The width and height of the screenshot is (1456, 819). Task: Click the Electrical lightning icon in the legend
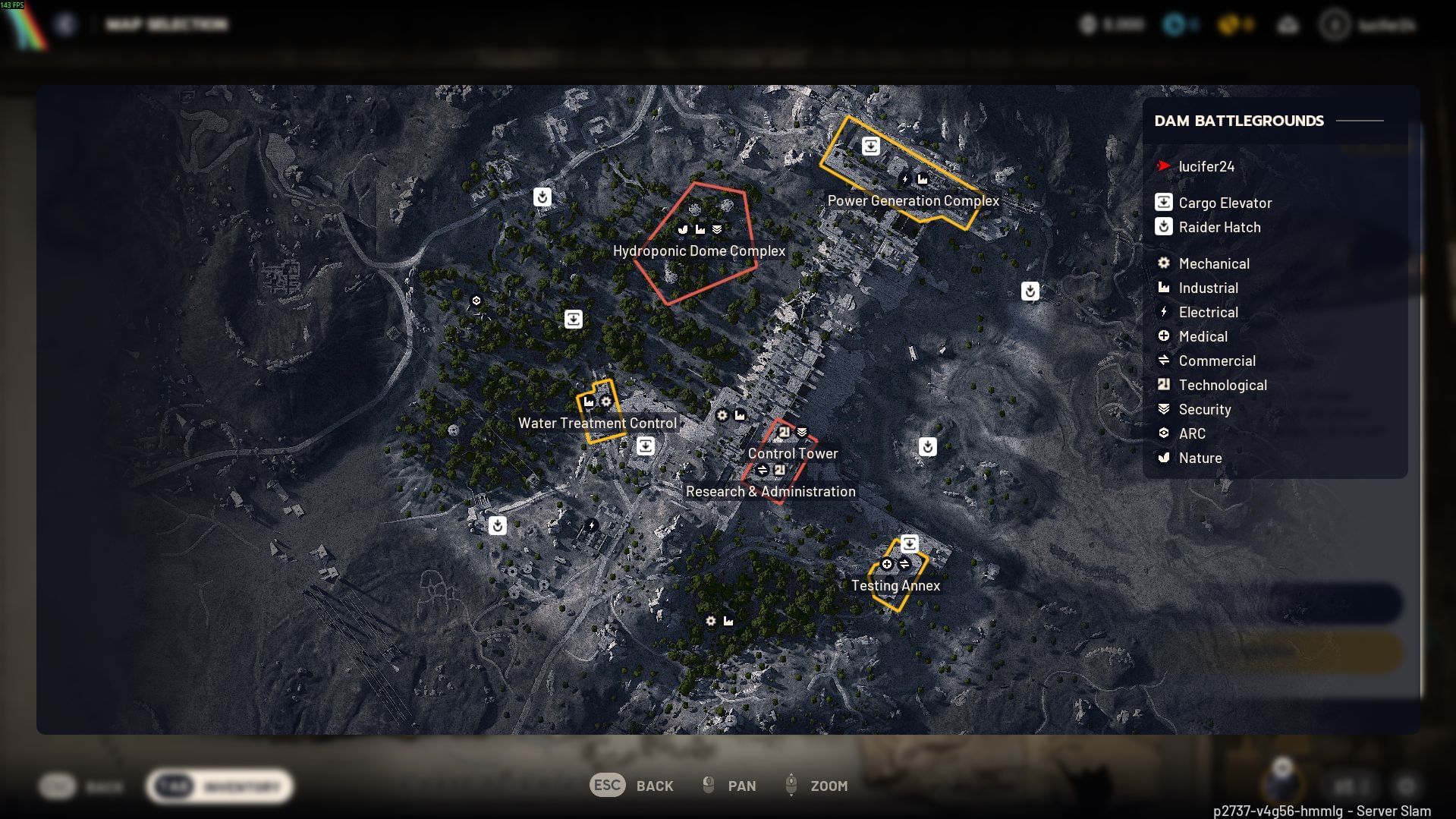click(1165, 312)
